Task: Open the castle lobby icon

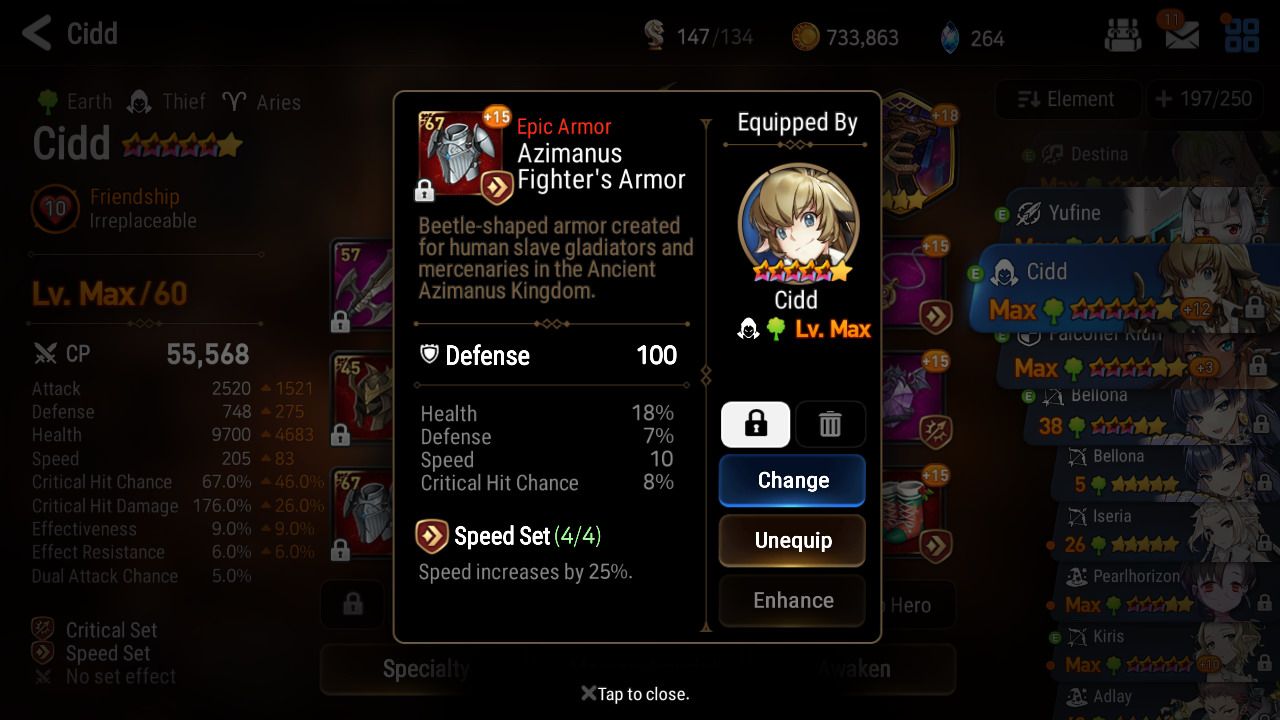Action: pyautogui.click(x=1122, y=36)
